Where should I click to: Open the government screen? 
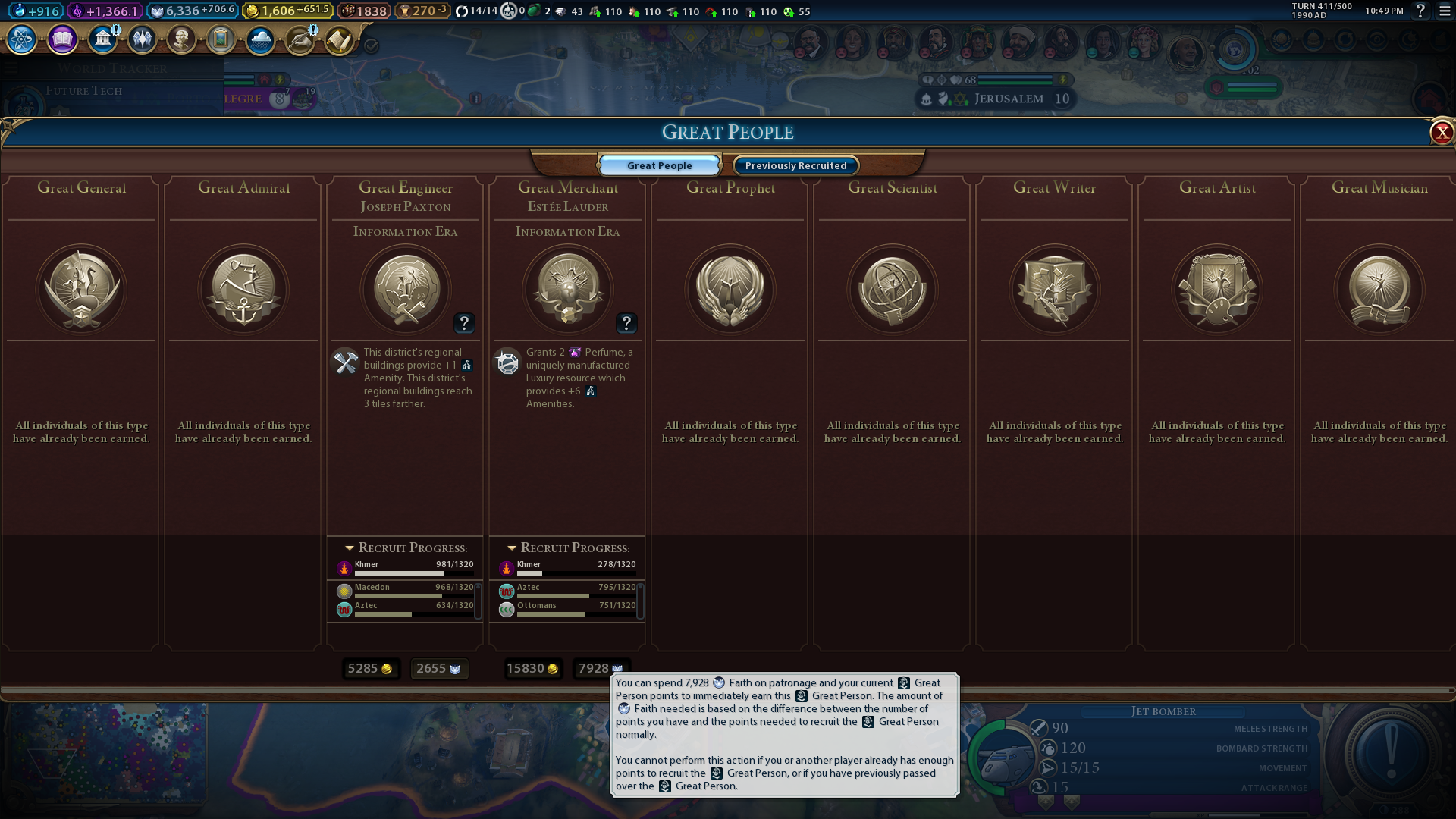[102, 39]
